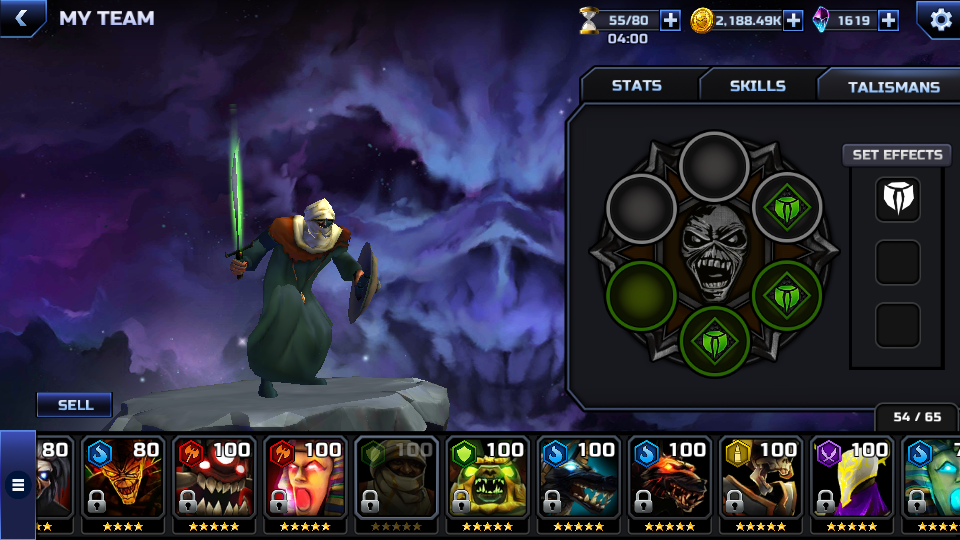Select the Talismans tab
This screenshot has width=960, height=540.
click(x=893, y=87)
